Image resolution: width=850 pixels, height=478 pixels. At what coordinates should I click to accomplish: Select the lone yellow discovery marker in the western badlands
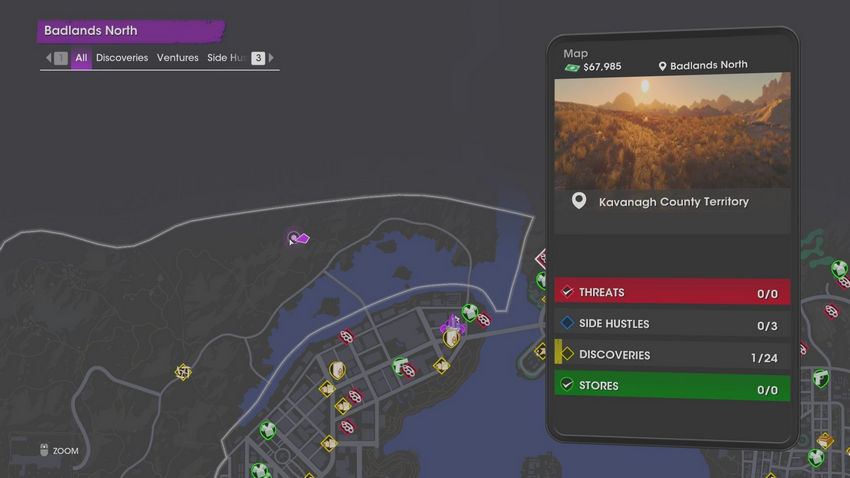coord(182,372)
